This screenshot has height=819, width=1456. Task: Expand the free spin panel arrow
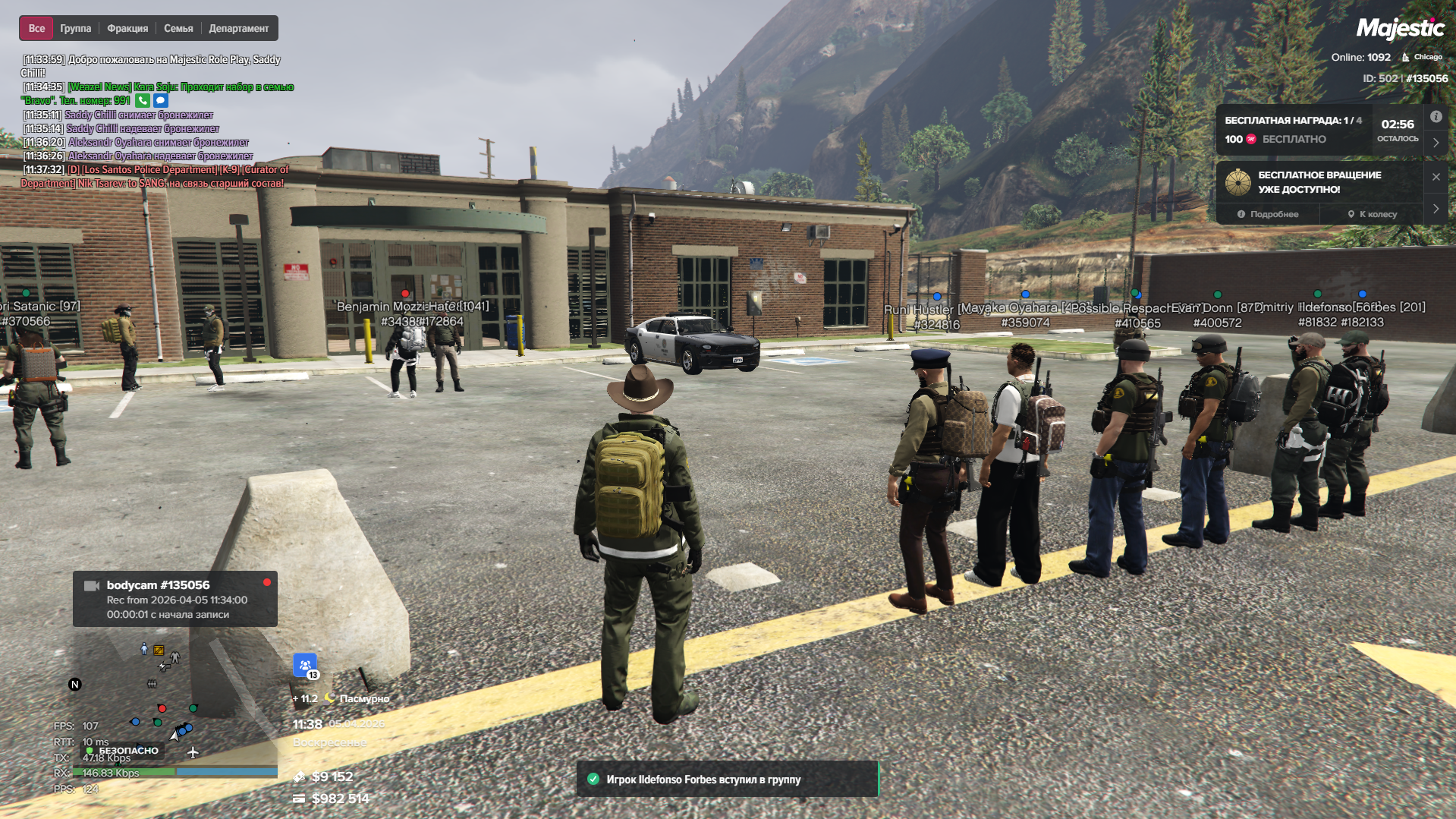tap(1436, 209)
